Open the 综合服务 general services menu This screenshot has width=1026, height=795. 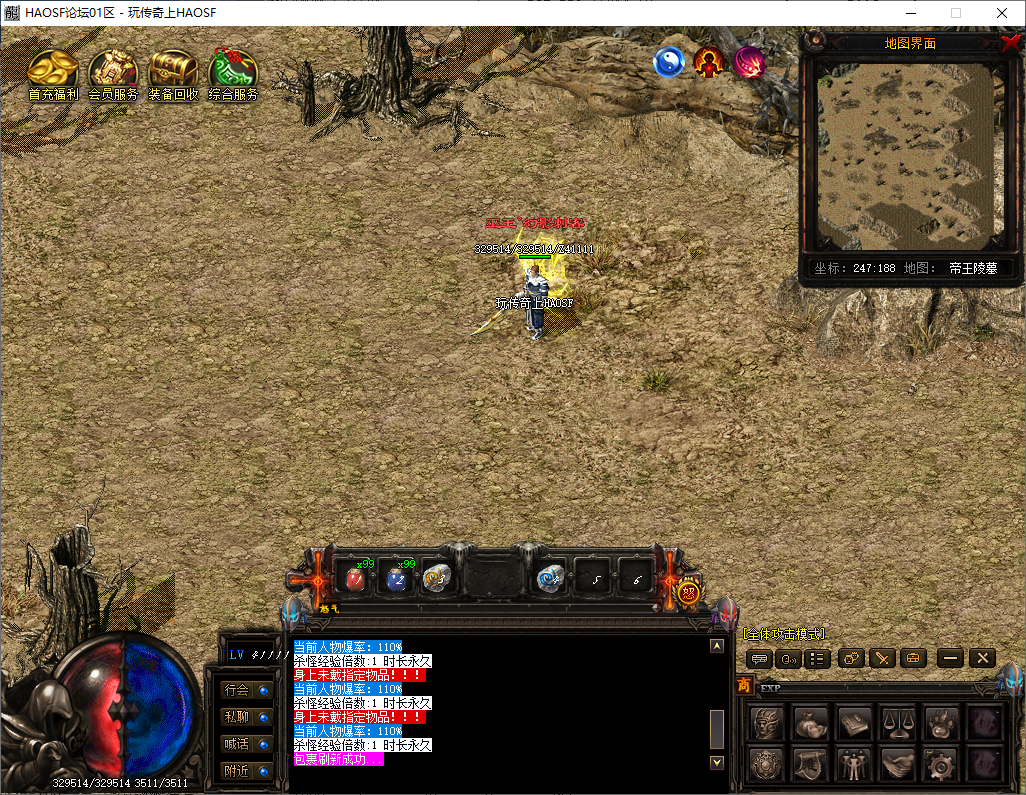coord(233,72)
